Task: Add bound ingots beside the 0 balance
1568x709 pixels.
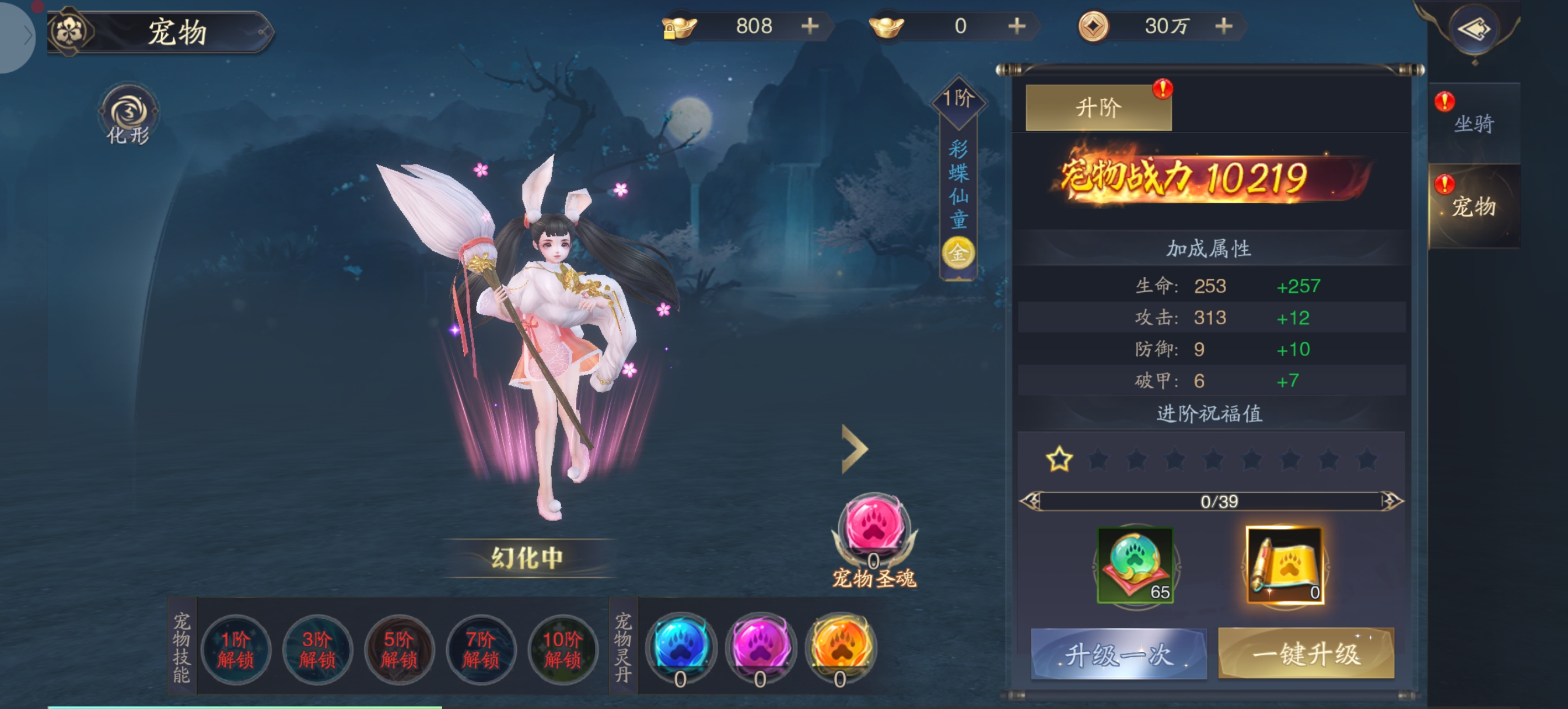Action: click(1017, 26)
